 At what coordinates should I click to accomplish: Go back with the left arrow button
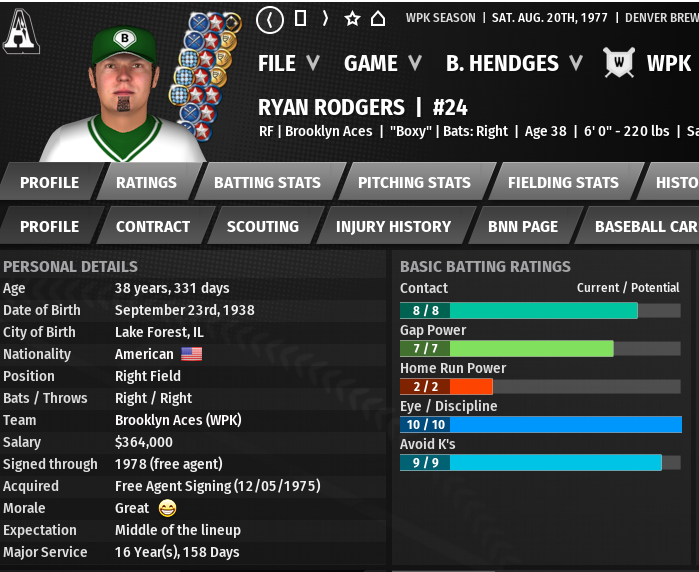click(x=270, y=19)
